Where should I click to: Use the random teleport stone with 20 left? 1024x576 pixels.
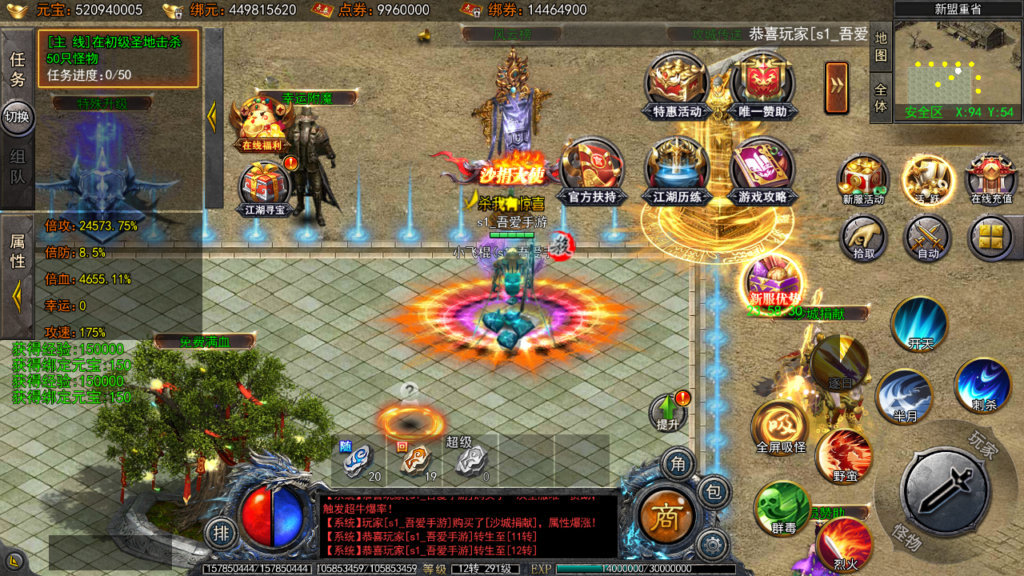358,459
